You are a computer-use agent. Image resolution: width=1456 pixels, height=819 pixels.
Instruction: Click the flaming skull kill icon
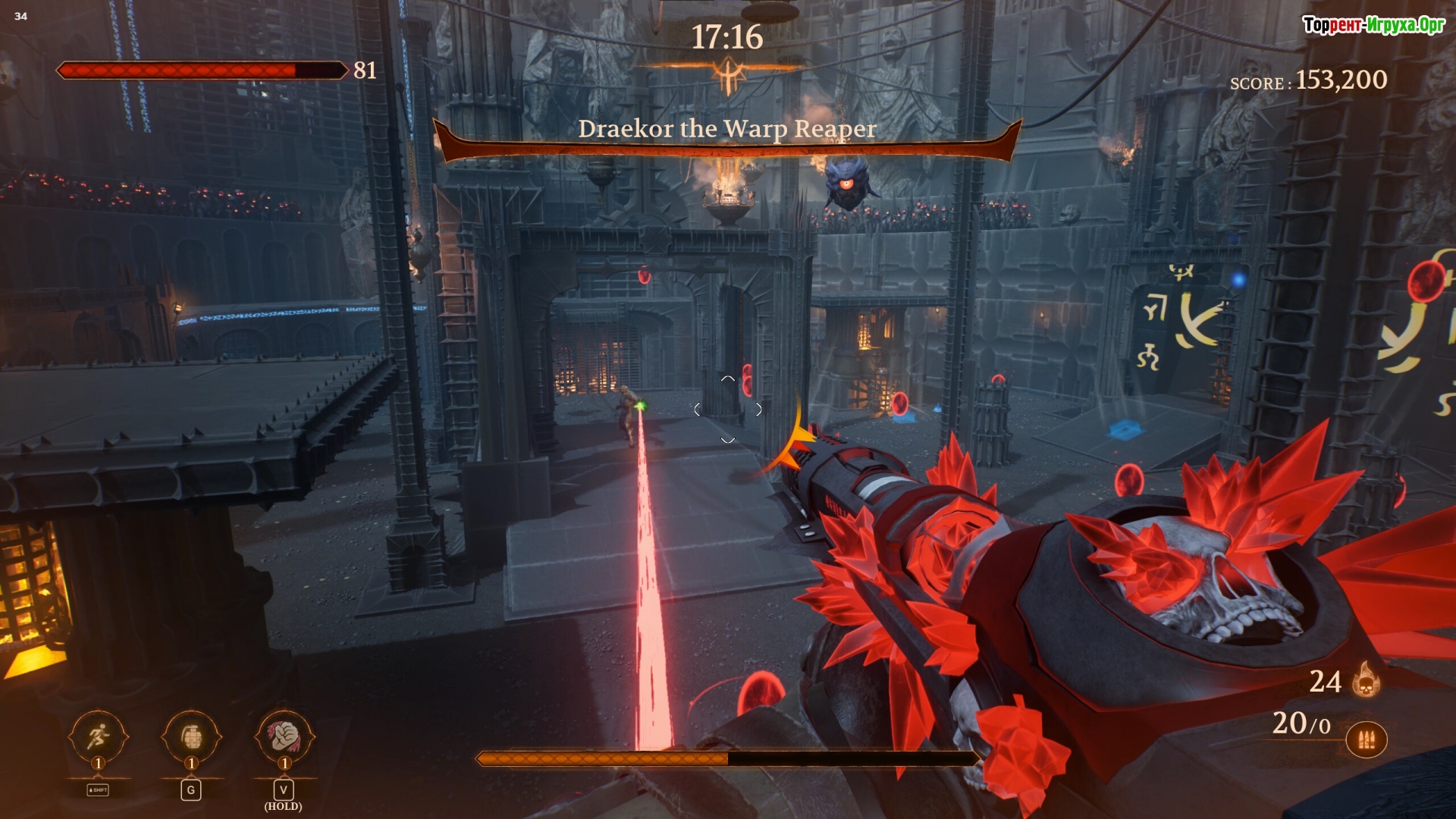(x=1366, y=679)
